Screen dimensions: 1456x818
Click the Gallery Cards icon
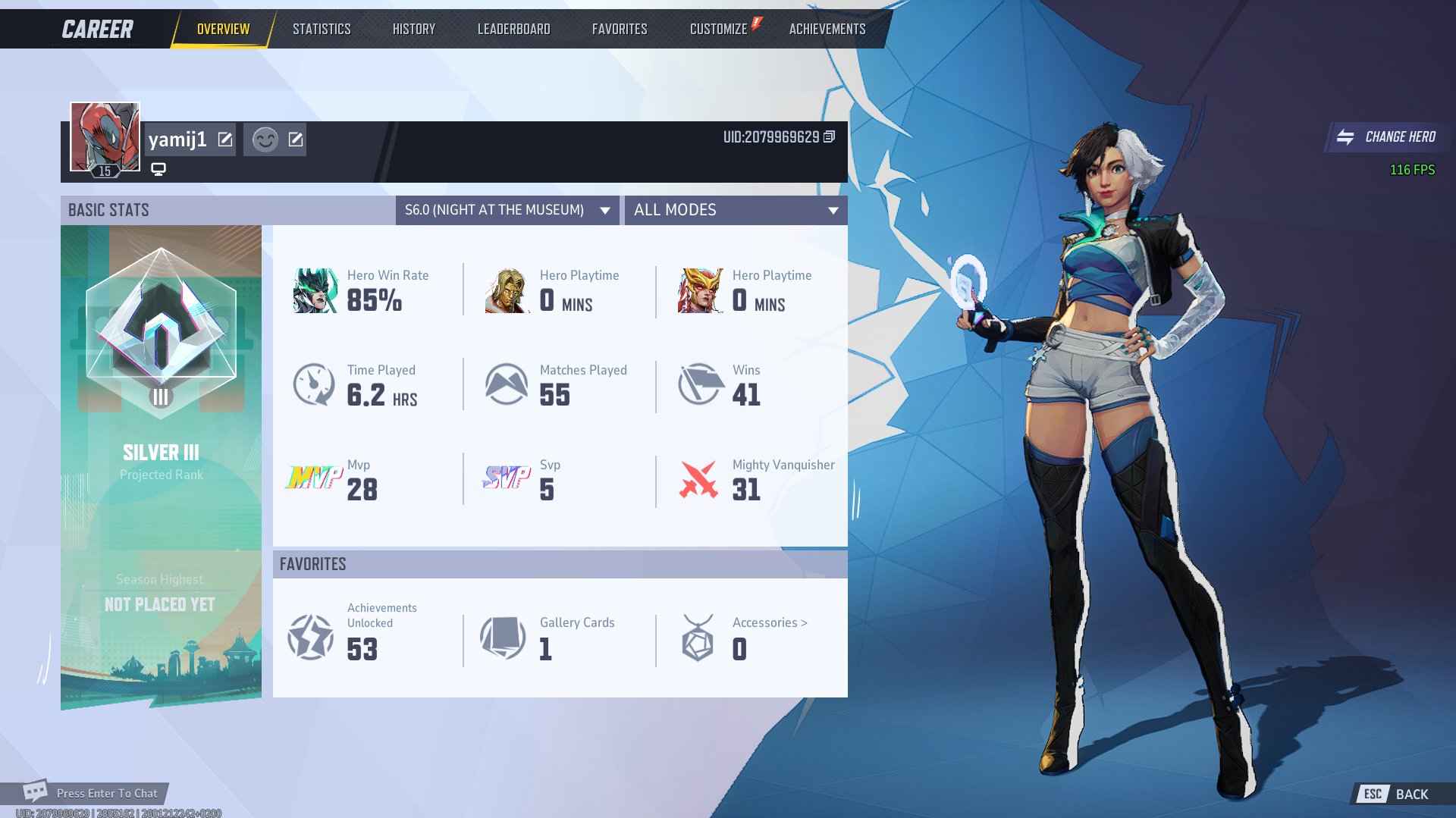(x=504, y=637)
